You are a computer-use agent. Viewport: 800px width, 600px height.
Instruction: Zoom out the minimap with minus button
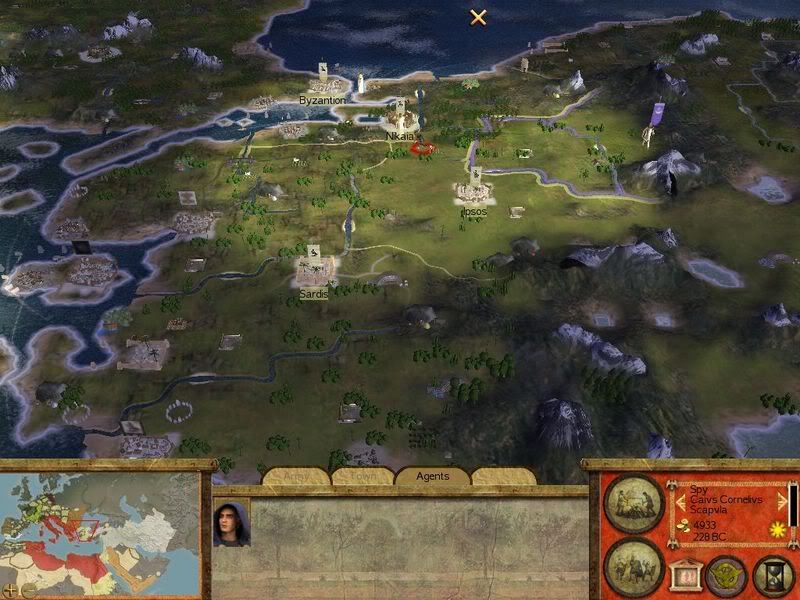[27, 588]
